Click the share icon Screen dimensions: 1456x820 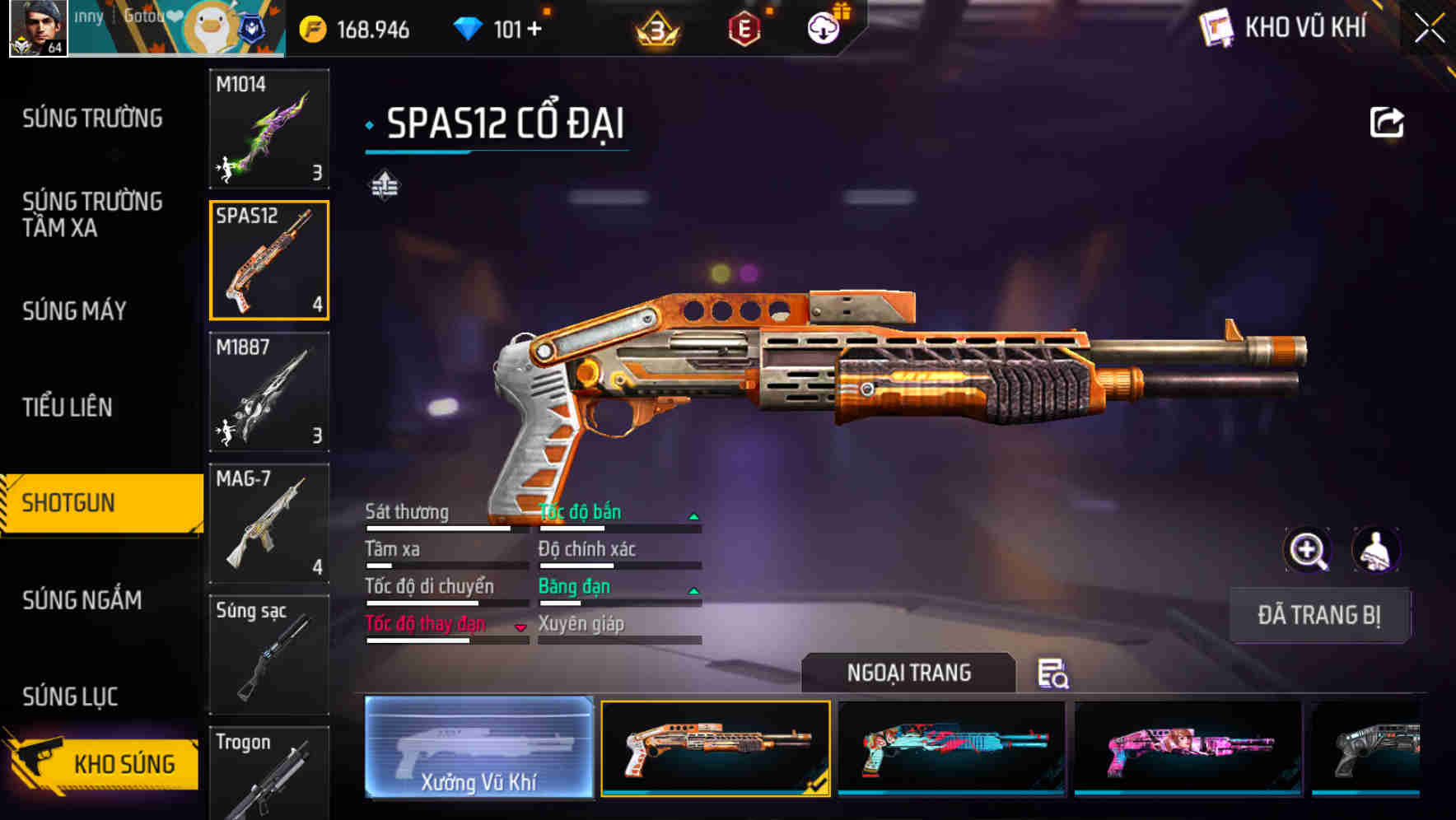pos(1386,123)
